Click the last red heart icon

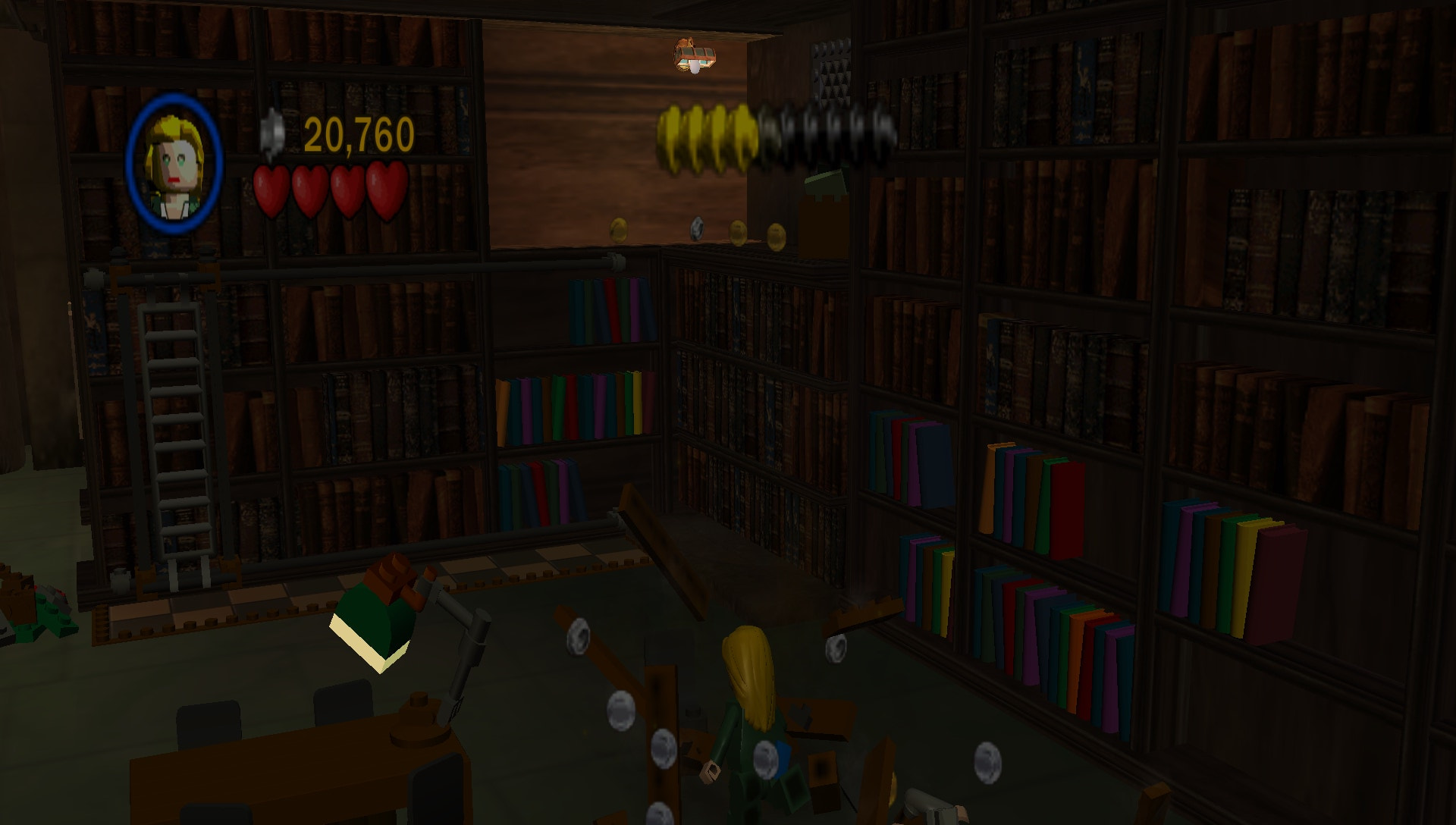(384, 193)
